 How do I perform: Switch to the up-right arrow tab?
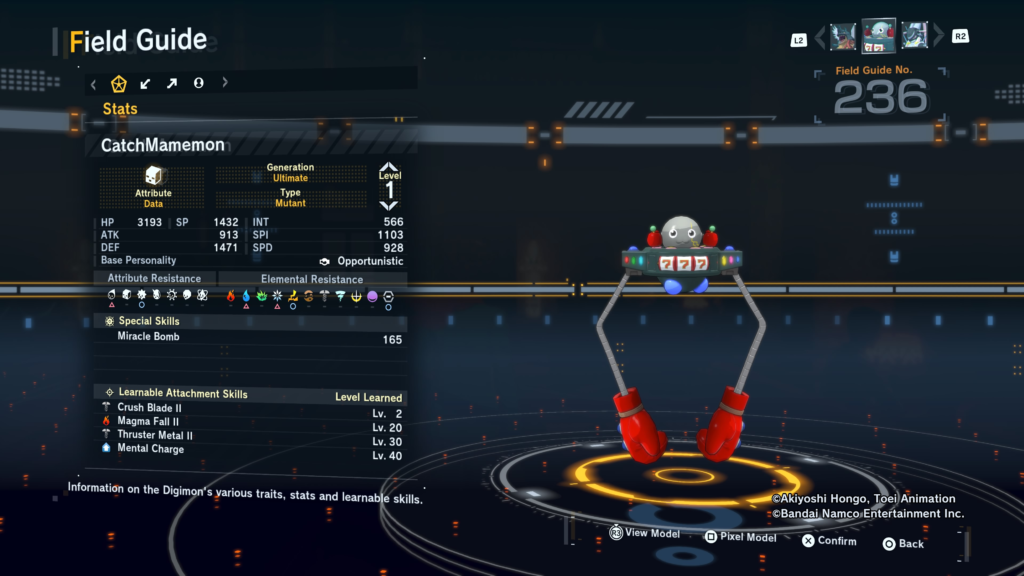click(172, 83)
